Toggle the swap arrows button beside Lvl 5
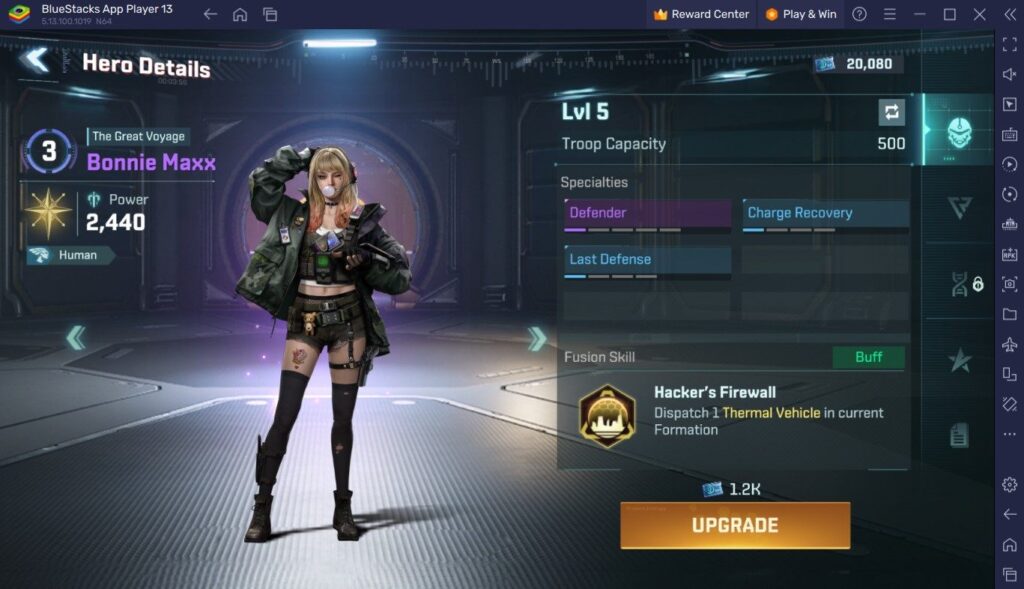The width and height of the screenshot is (1024, 589). point(890,111)
